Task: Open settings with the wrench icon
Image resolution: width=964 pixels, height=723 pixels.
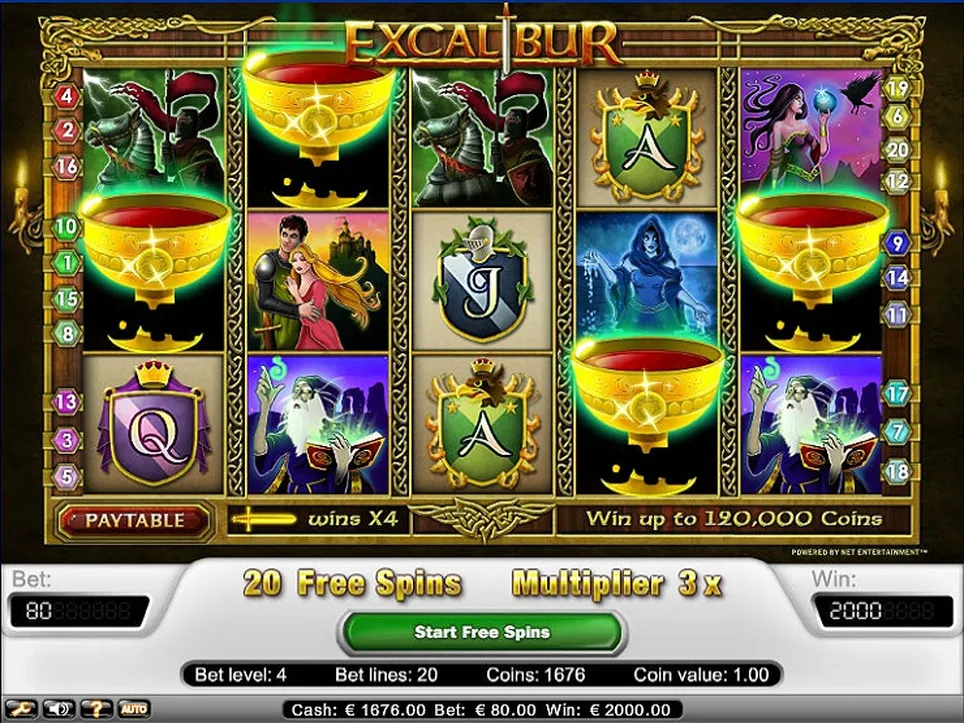Action: click(23, 709)
